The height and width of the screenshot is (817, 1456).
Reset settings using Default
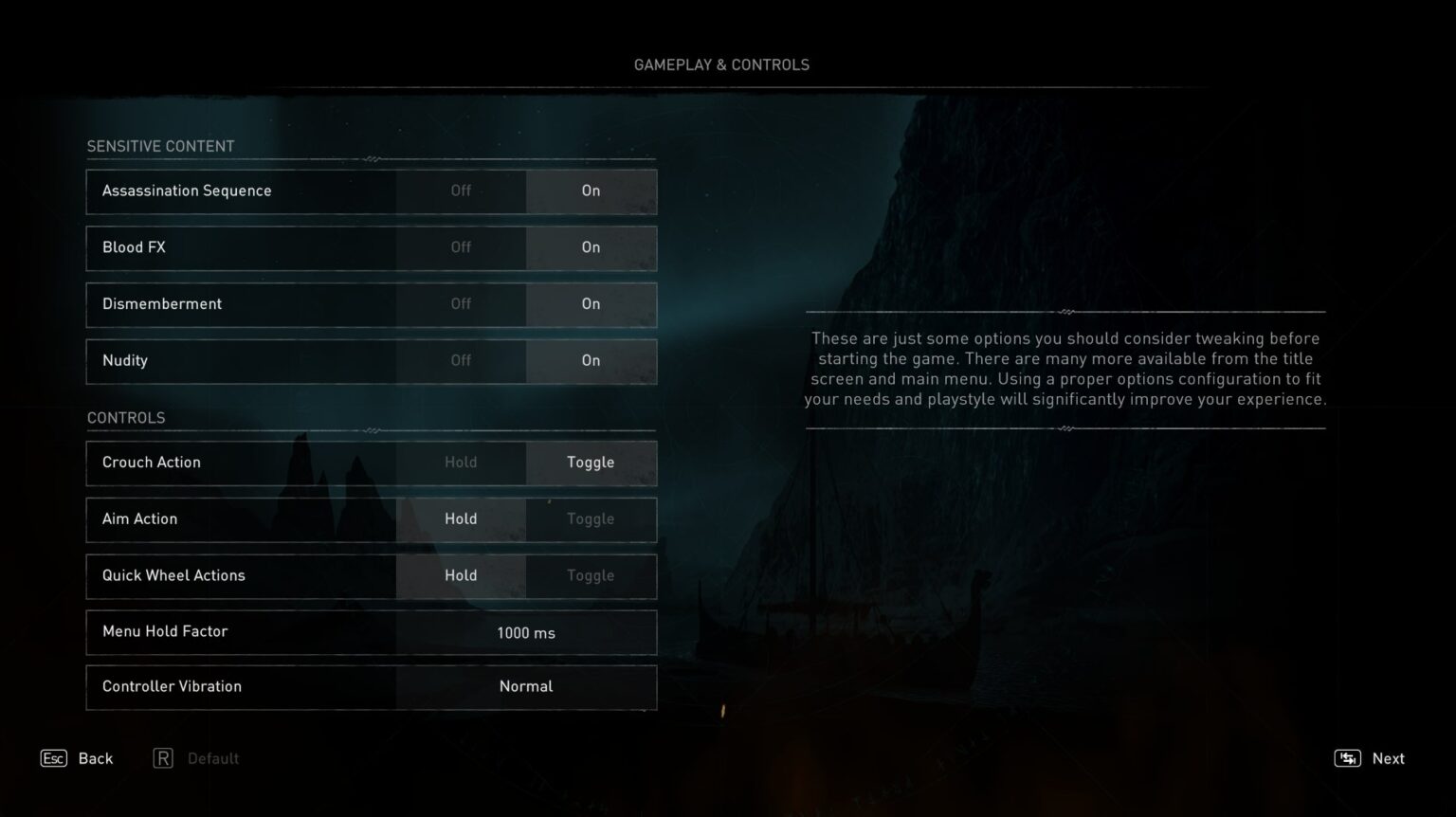point(212,758)
